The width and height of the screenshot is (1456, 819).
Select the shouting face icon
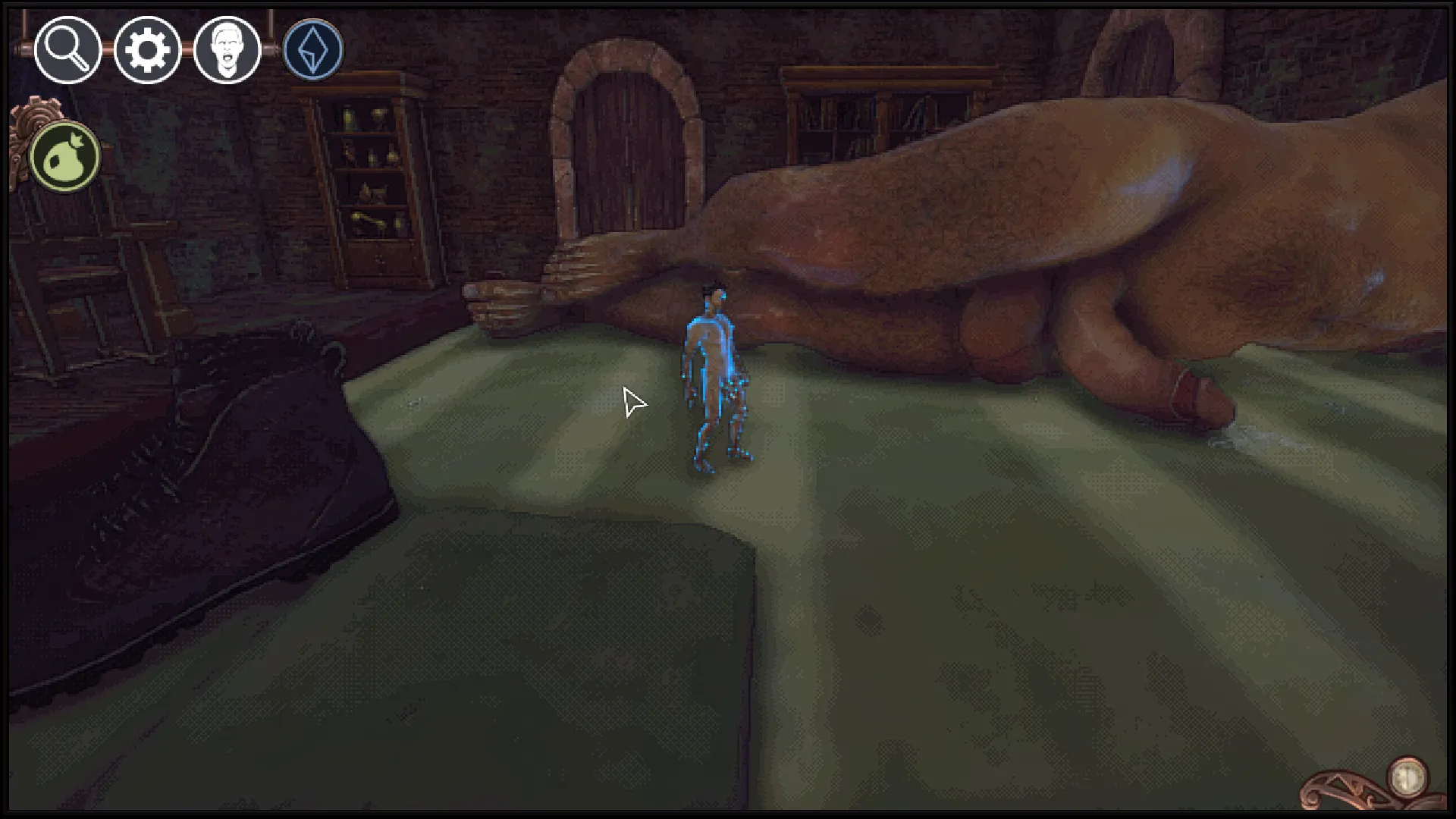tap(227, 50)
